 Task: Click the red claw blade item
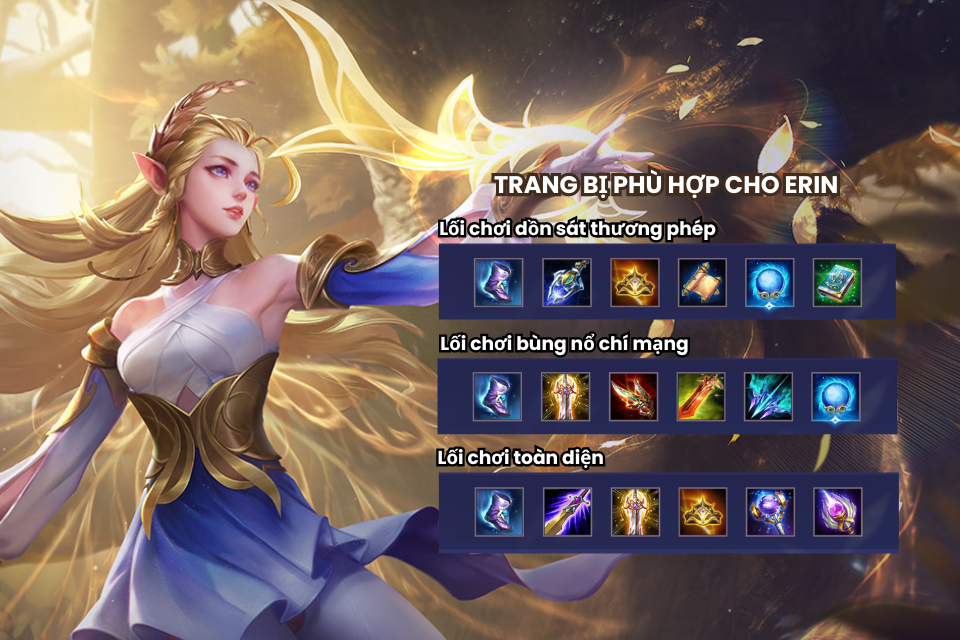point(634,397)
